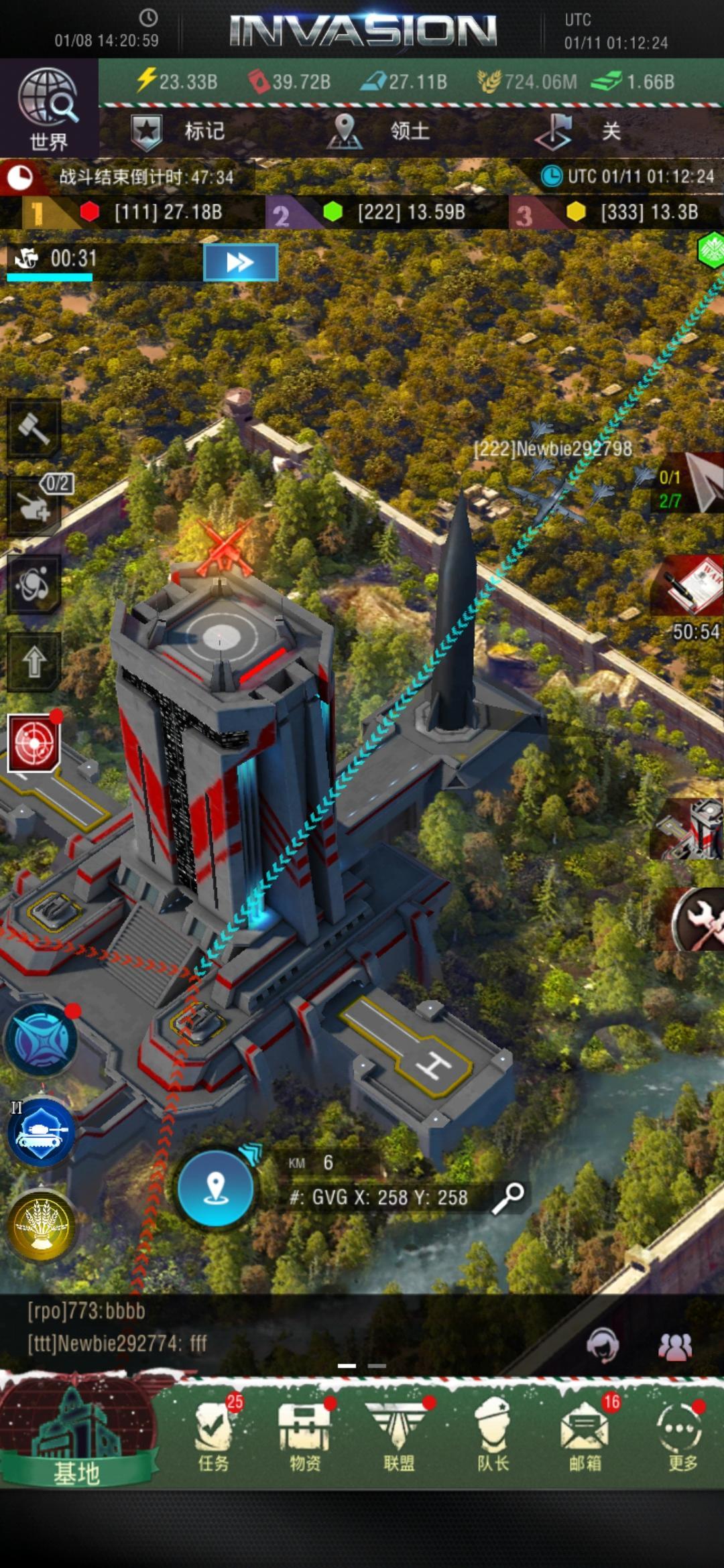Viewport: 724px width, 1568px height.
Task: Open the wrench repair icon
Action: pos(697,919)
